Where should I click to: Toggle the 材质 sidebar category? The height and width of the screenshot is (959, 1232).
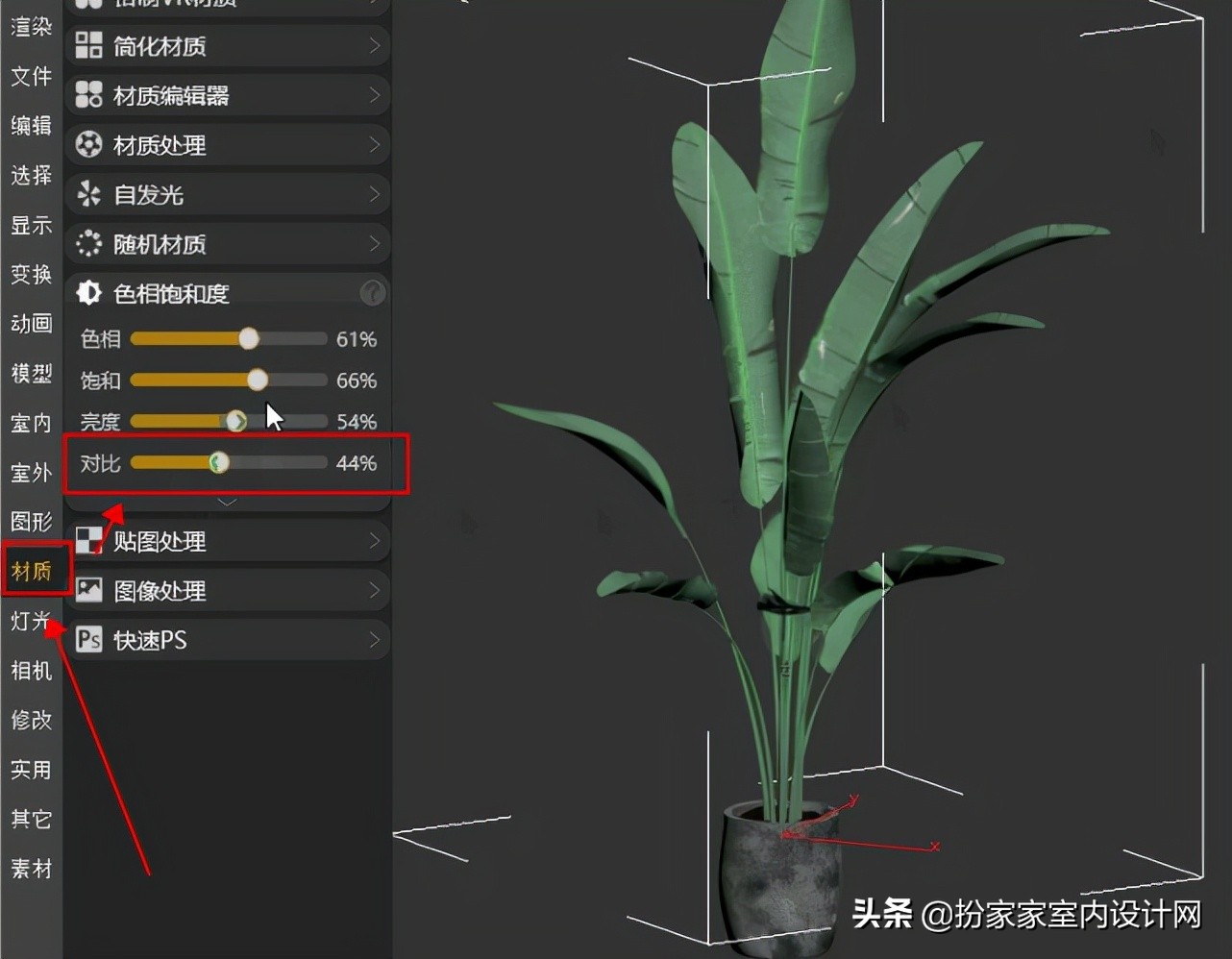point(32,570)
